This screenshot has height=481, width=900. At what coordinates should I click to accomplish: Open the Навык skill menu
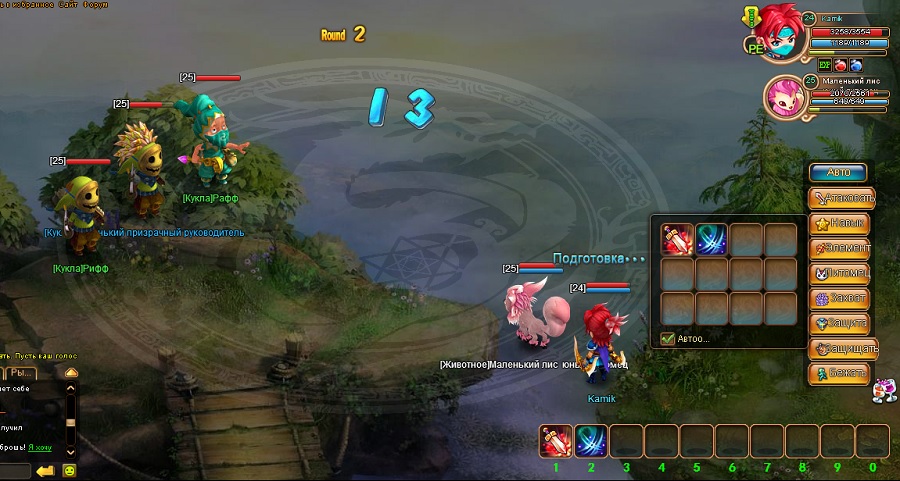click(x=841, y=223)
